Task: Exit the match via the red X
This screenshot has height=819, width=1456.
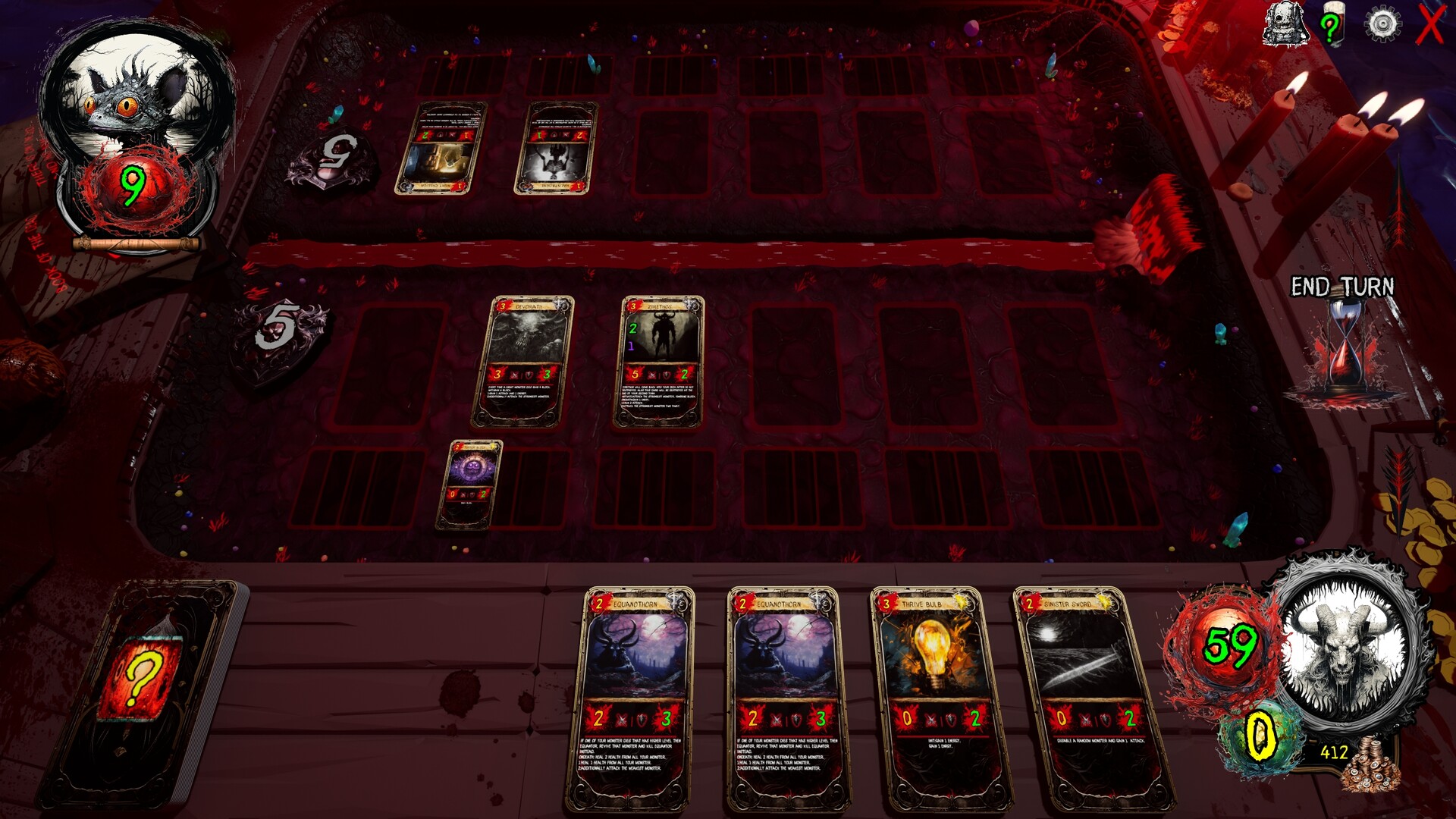Action: (x=1432, y=24)
